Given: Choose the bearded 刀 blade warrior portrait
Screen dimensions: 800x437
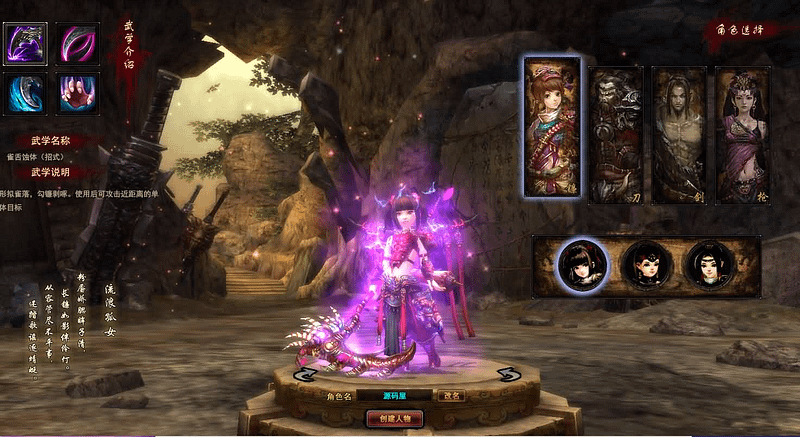Looking at the screenshot, I should click(614, 135).
